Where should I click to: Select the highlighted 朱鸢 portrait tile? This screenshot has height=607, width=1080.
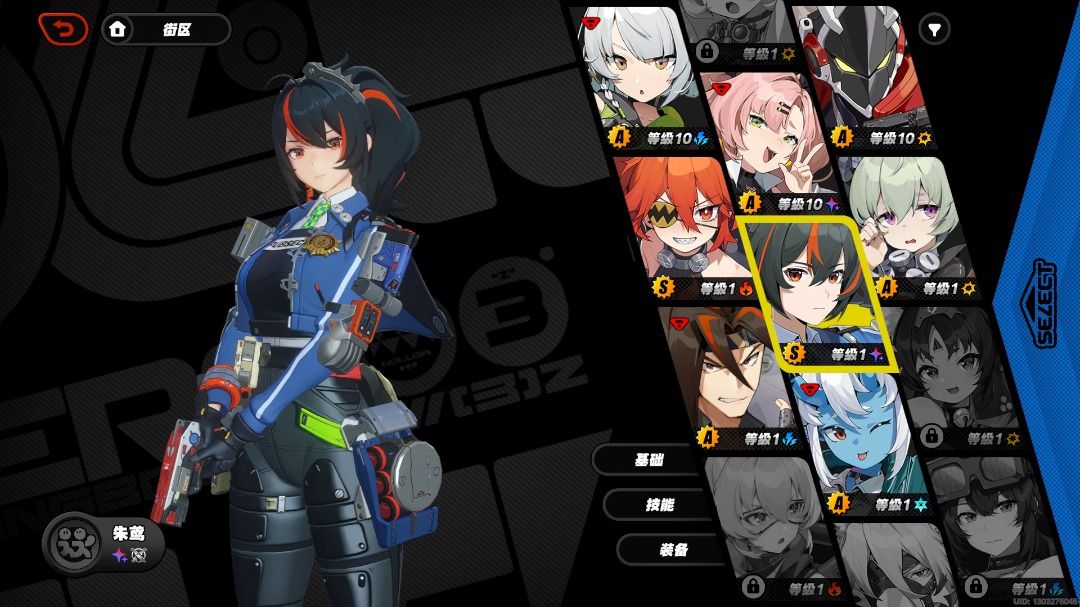(812, 290)
